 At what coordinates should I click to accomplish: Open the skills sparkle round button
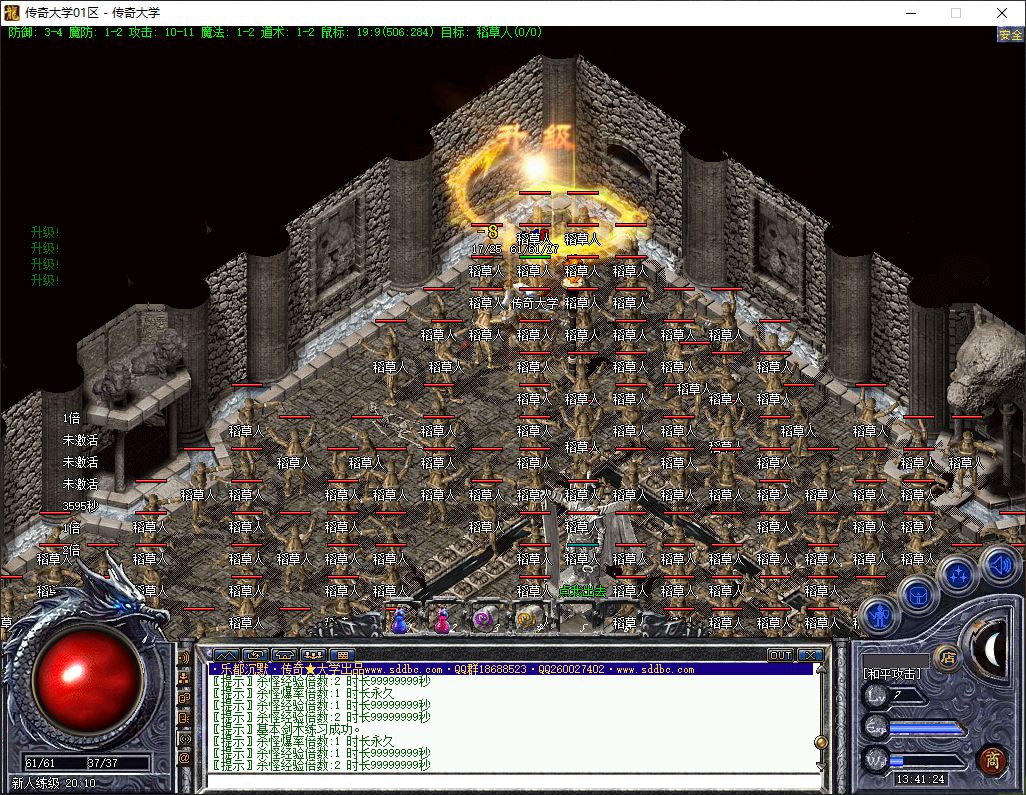click(x=958, y=575)
